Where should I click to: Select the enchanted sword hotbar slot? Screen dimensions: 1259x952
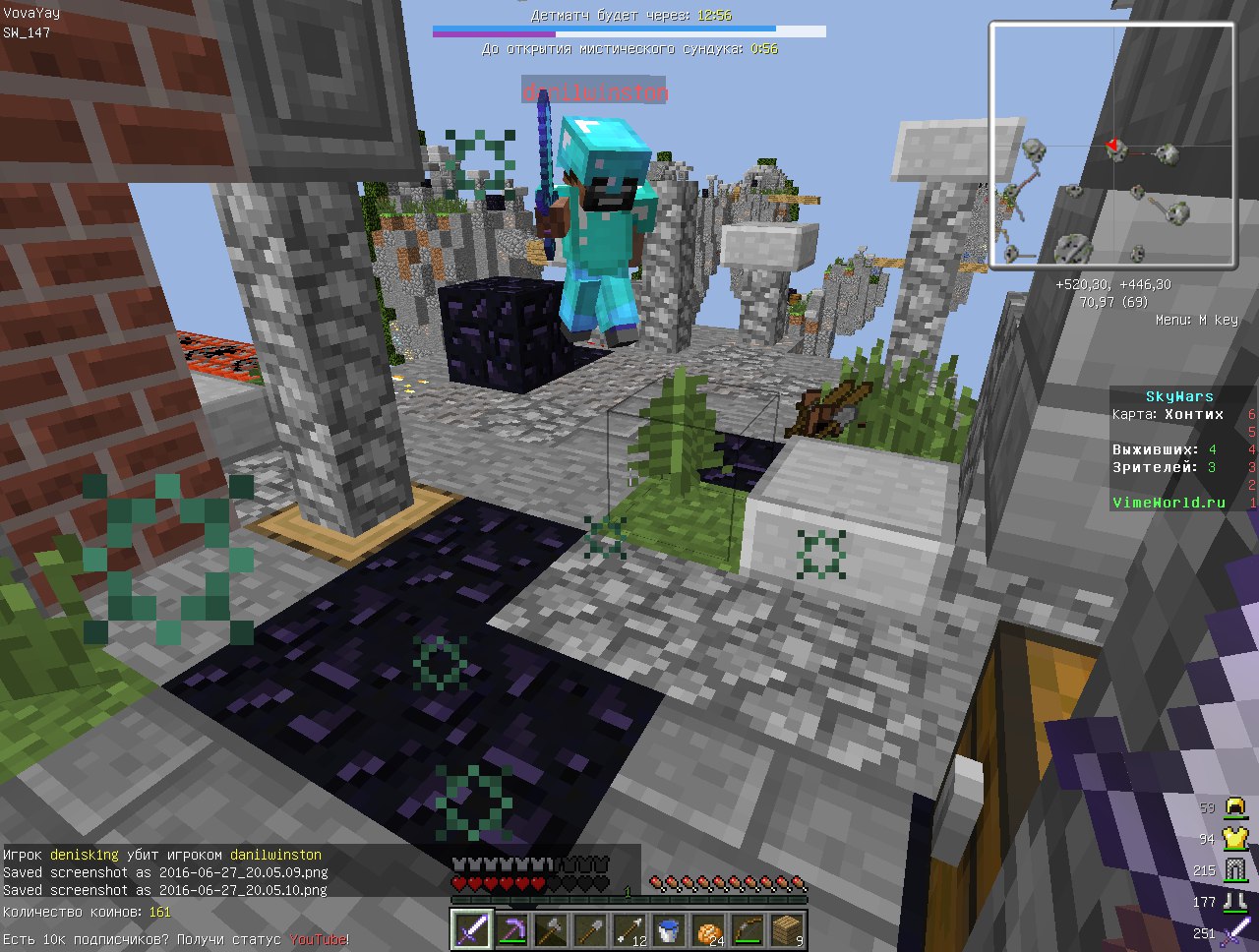pos(470,929)
